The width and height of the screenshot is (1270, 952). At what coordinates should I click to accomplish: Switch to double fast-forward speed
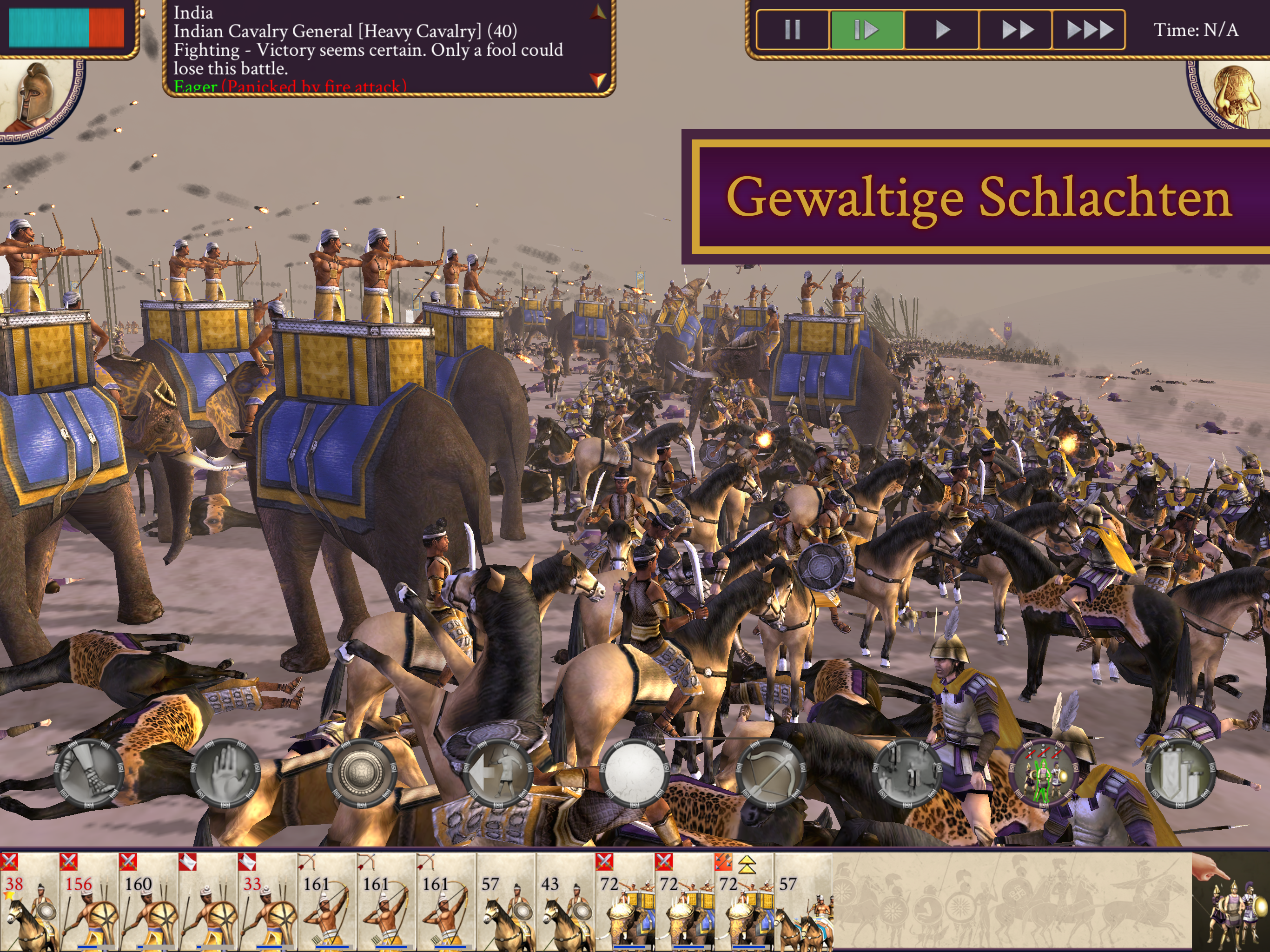[1016, 29]
